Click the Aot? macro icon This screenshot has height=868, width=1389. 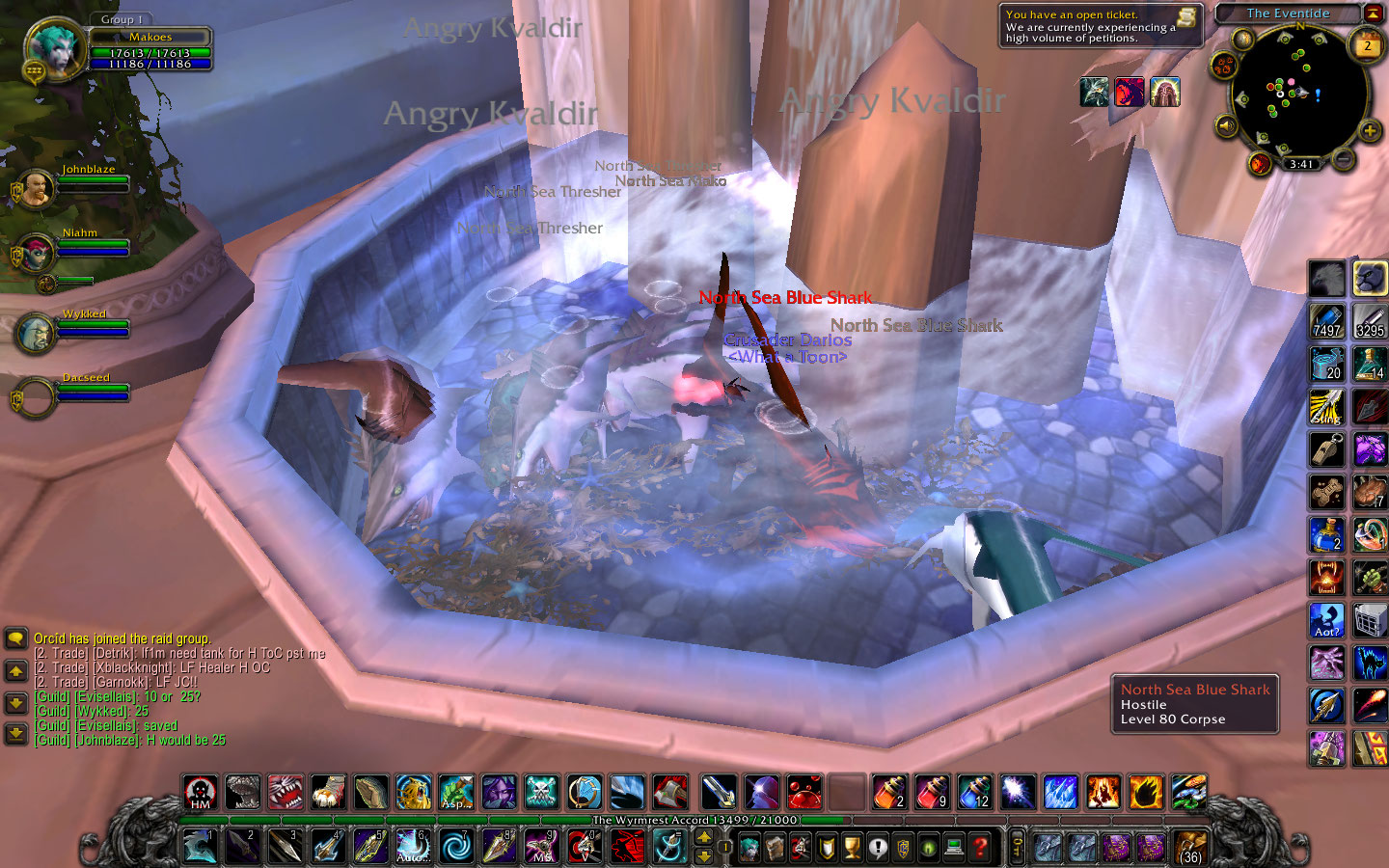tap(1326, 622)
